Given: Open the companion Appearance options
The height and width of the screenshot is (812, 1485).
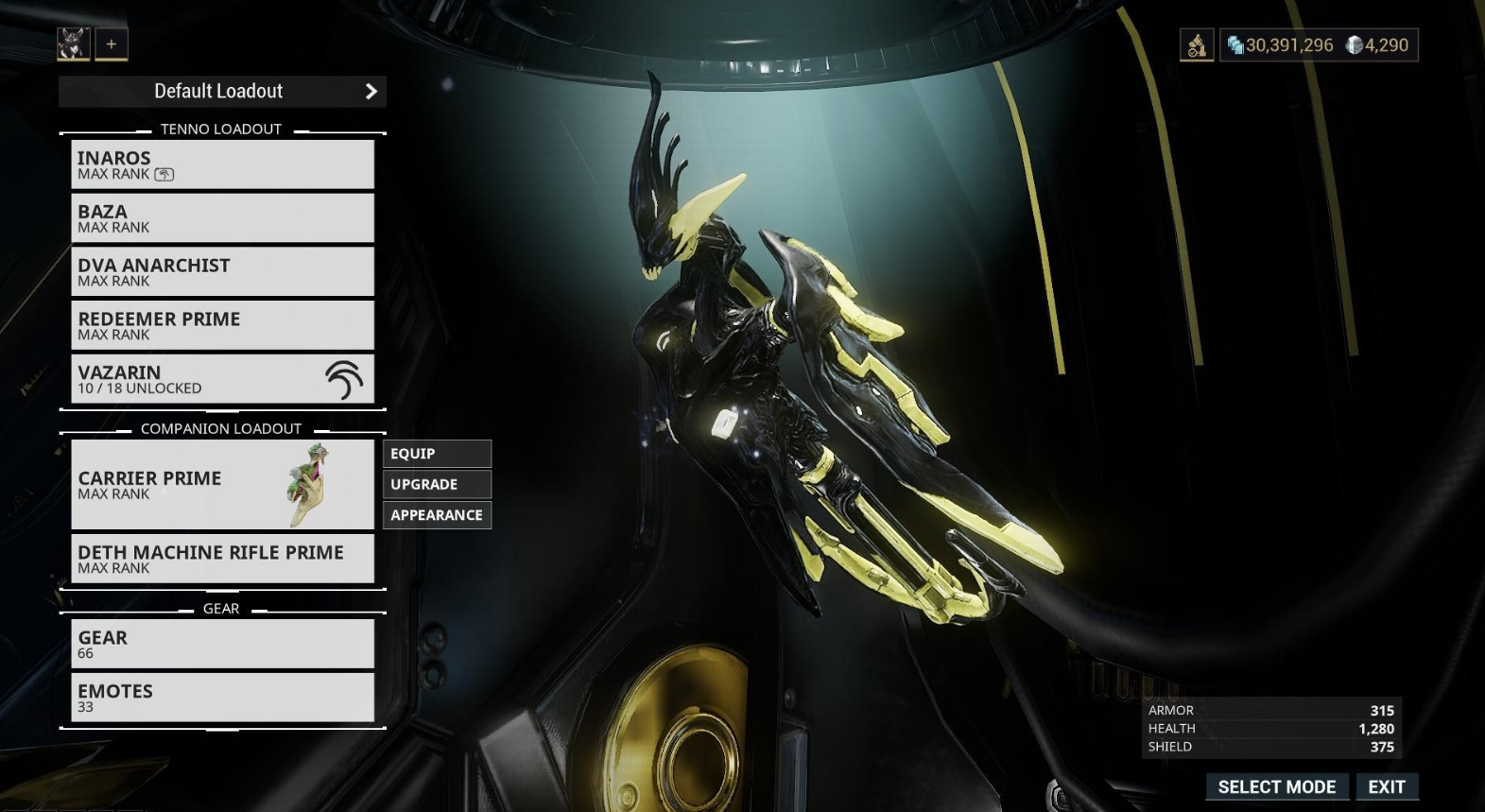Looking at the screenshot, I should pos(437,515).
